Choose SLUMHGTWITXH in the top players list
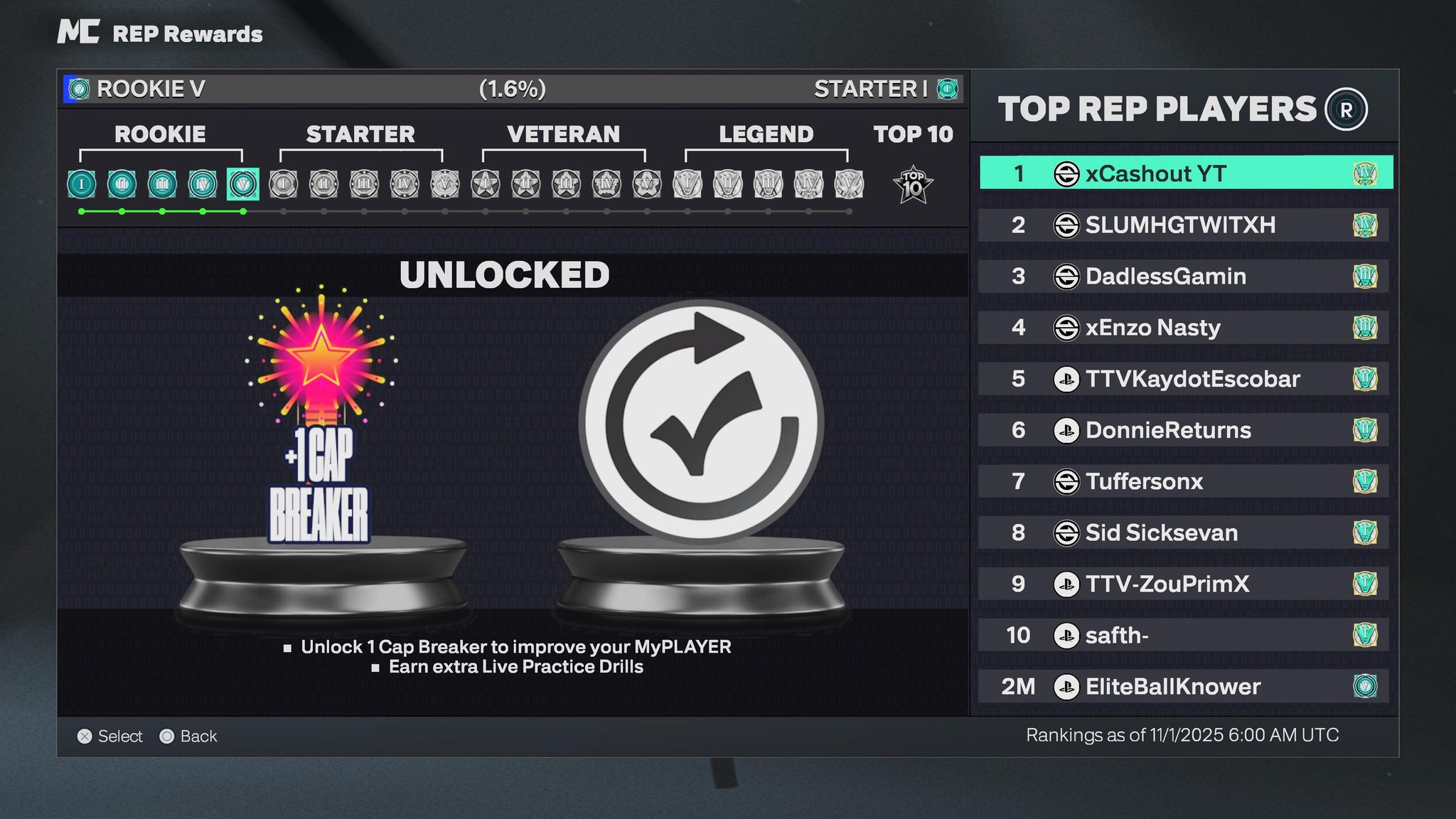Viewport: 1456px width, 819px height. tap(1184, 225)
